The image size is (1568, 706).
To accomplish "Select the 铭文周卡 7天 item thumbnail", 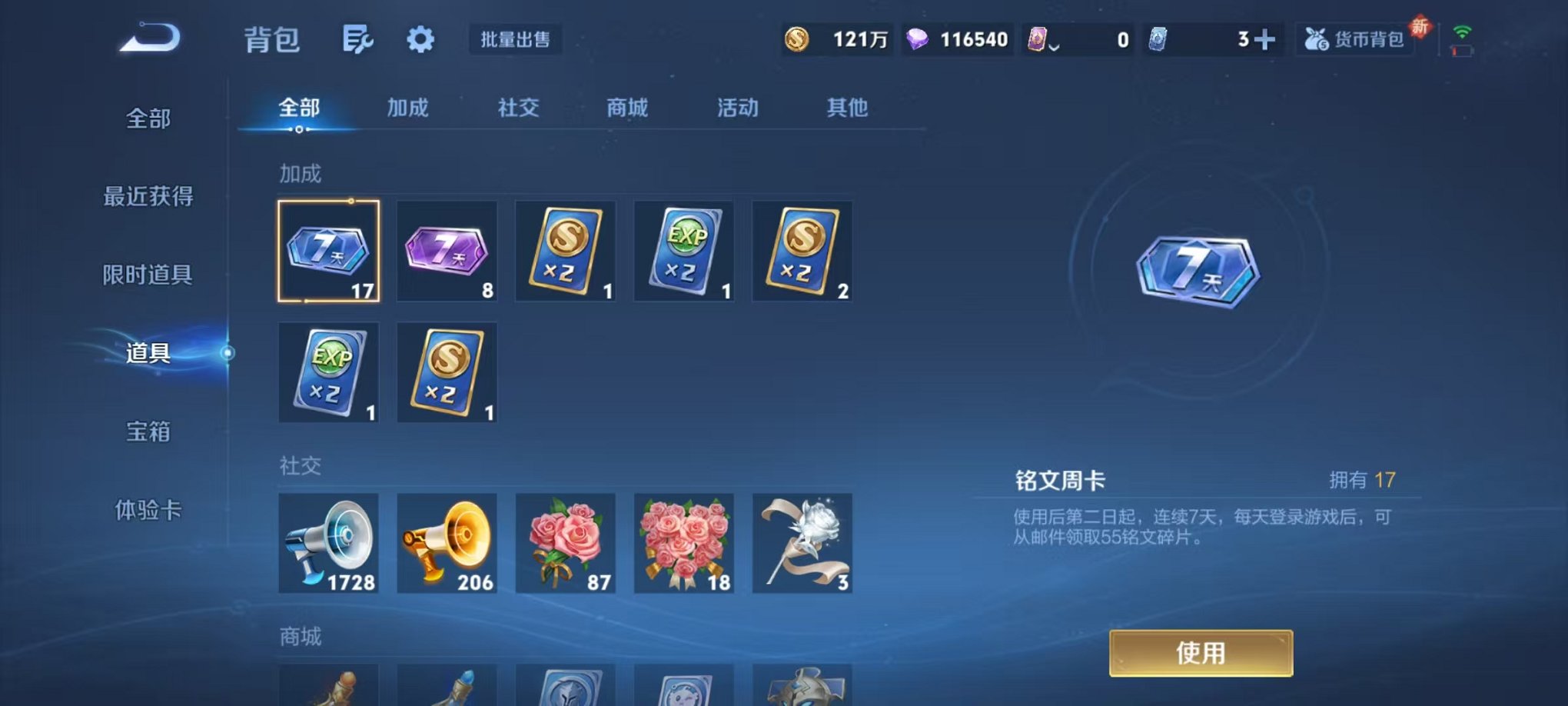I will tap(329, 251).
